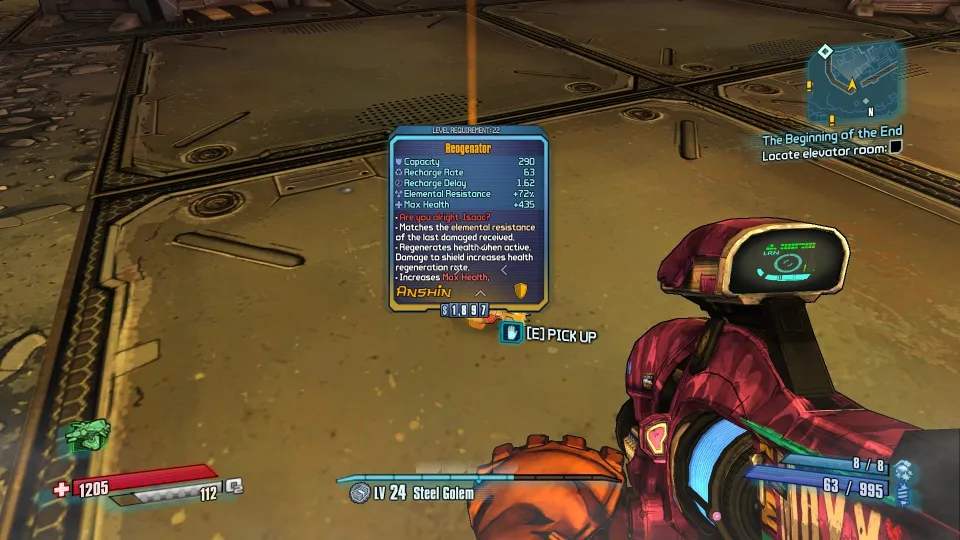
Task: Tick the Locate elevator room objective box
Action: click(x=896, y=148)
